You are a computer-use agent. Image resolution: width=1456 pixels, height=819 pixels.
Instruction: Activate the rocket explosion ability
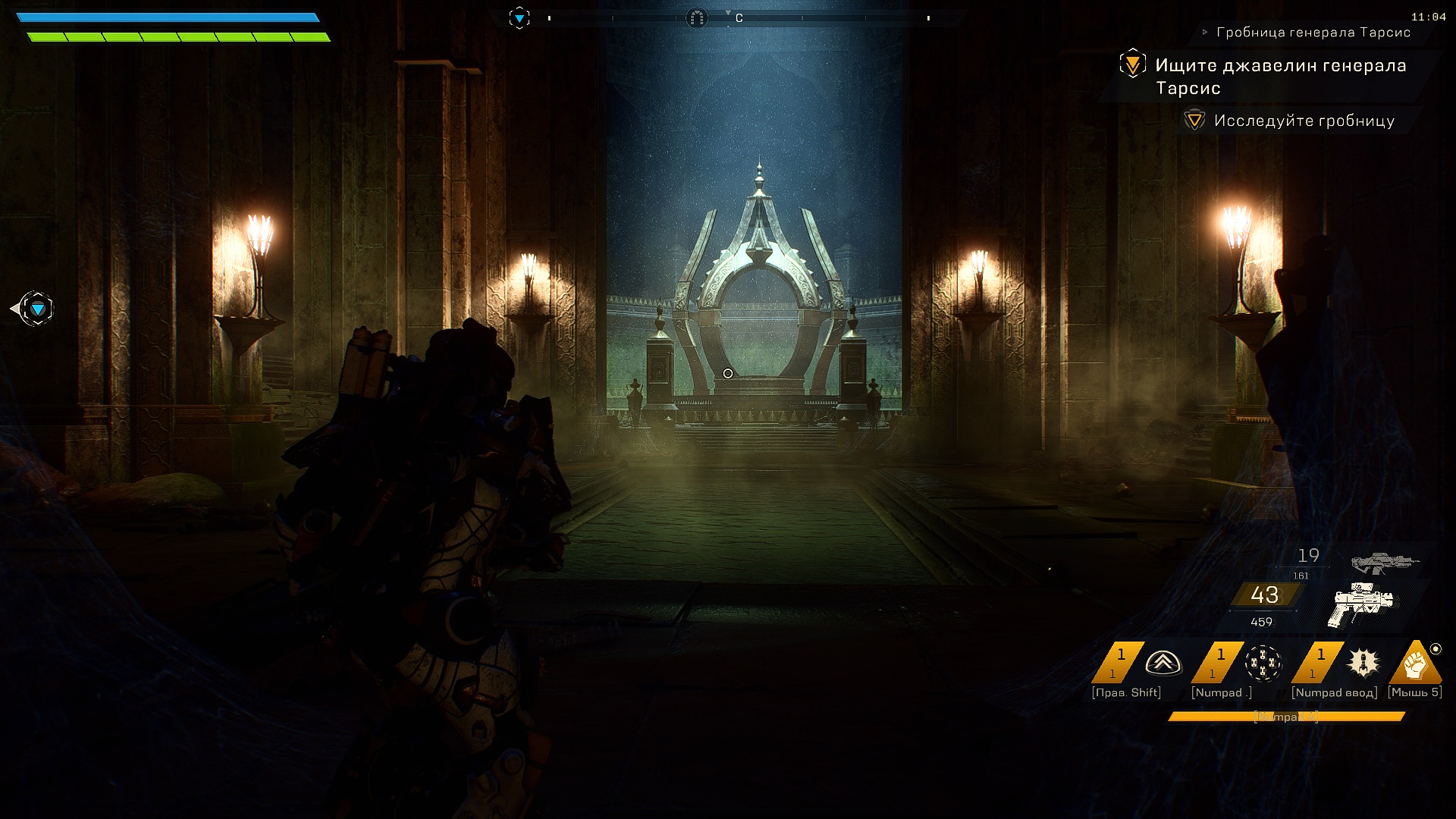click(x=1363, y=662)
